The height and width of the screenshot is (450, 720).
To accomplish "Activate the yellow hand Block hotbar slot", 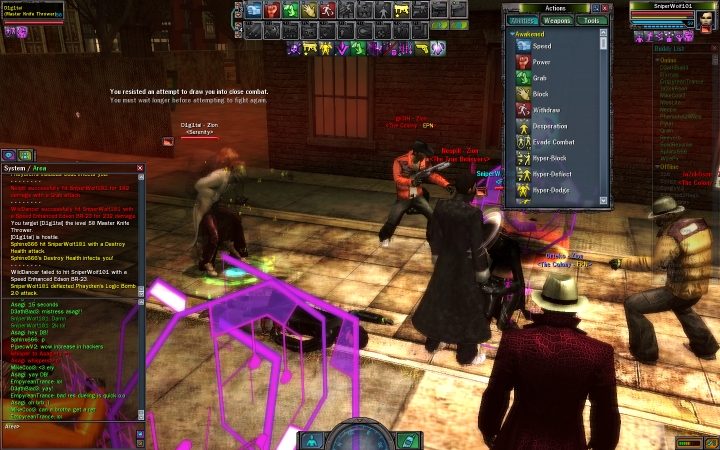I will [x=308, y=10].
